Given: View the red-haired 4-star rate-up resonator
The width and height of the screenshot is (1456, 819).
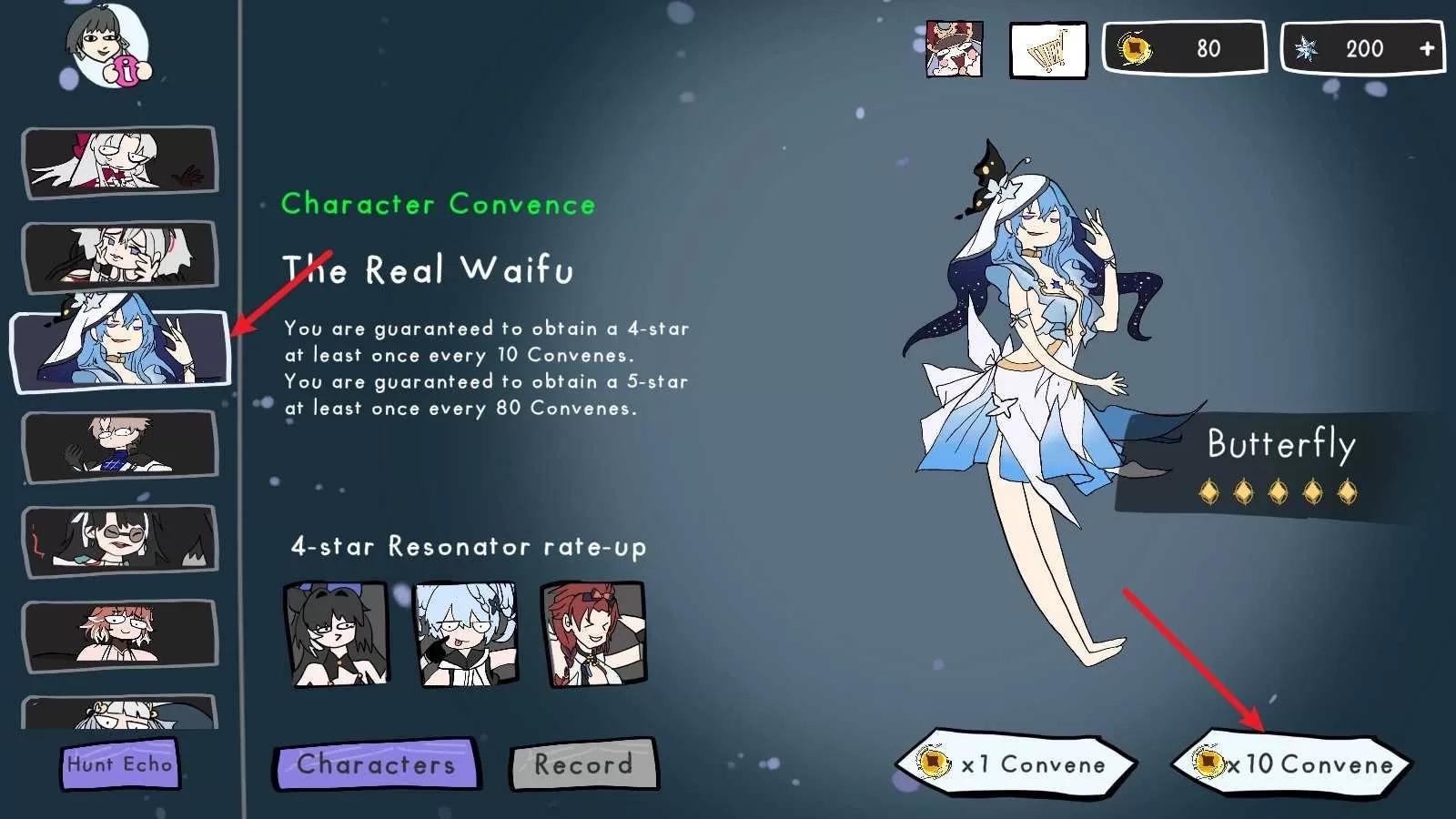Looking at the screenshot, I should coord(593,634).
